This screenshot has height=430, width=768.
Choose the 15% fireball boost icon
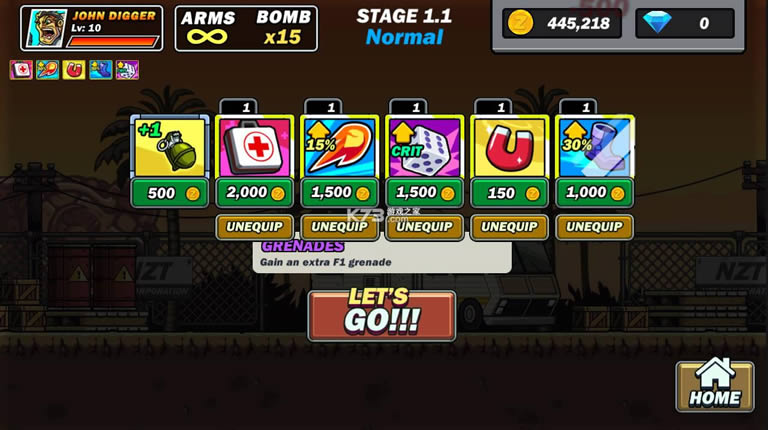(x=339, y=147)
